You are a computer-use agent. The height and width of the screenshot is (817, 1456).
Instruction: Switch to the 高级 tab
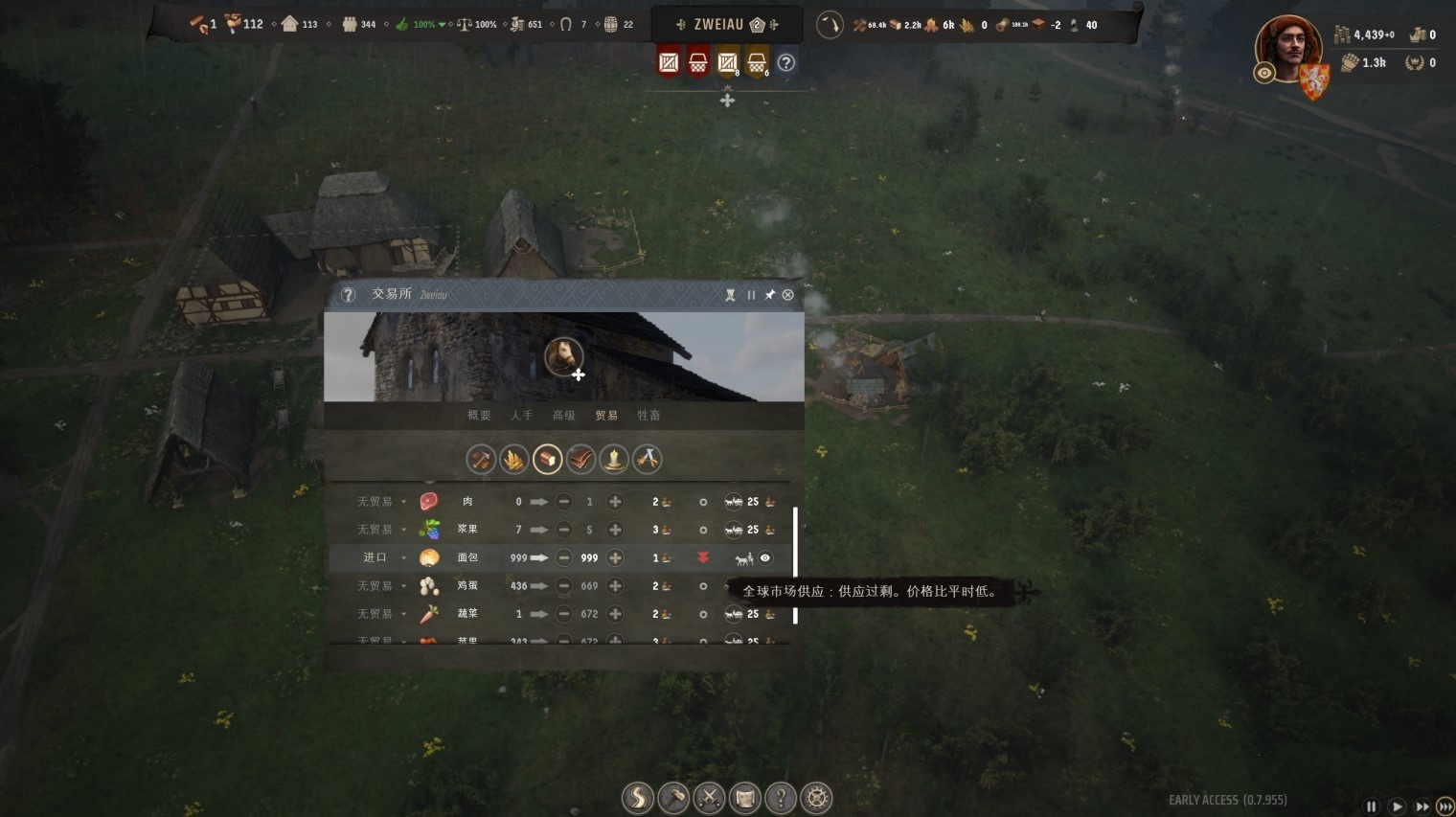(563, 416)
